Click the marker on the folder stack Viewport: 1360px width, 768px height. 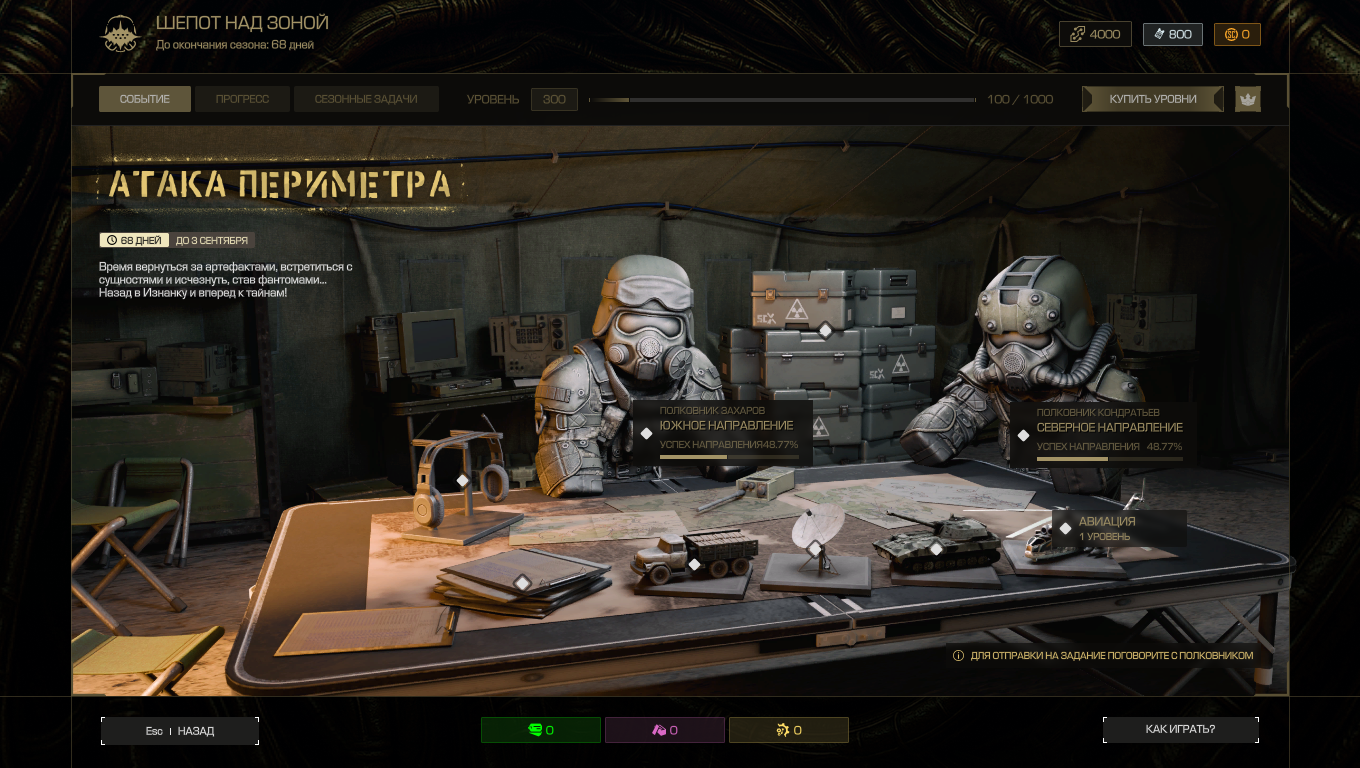tap(521, 582)
